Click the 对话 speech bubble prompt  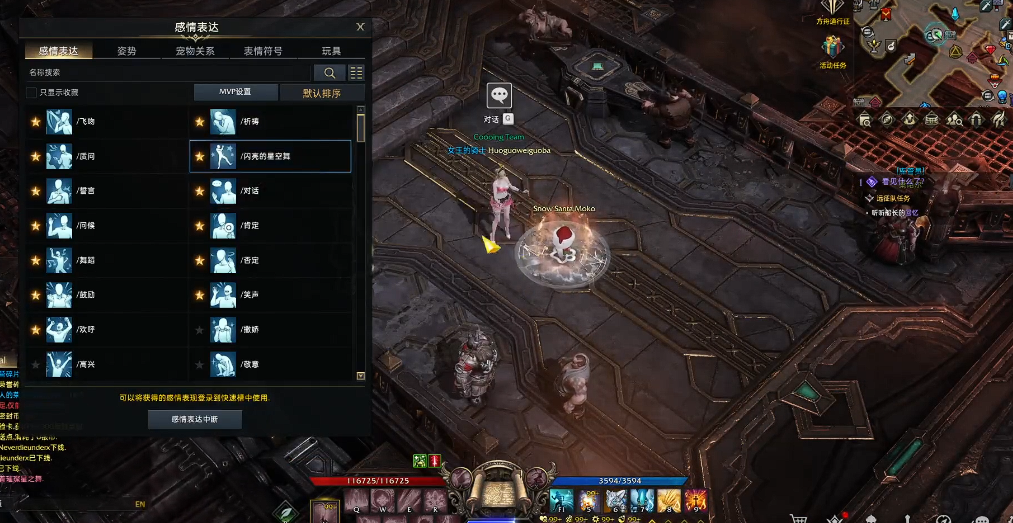(499, 96)
